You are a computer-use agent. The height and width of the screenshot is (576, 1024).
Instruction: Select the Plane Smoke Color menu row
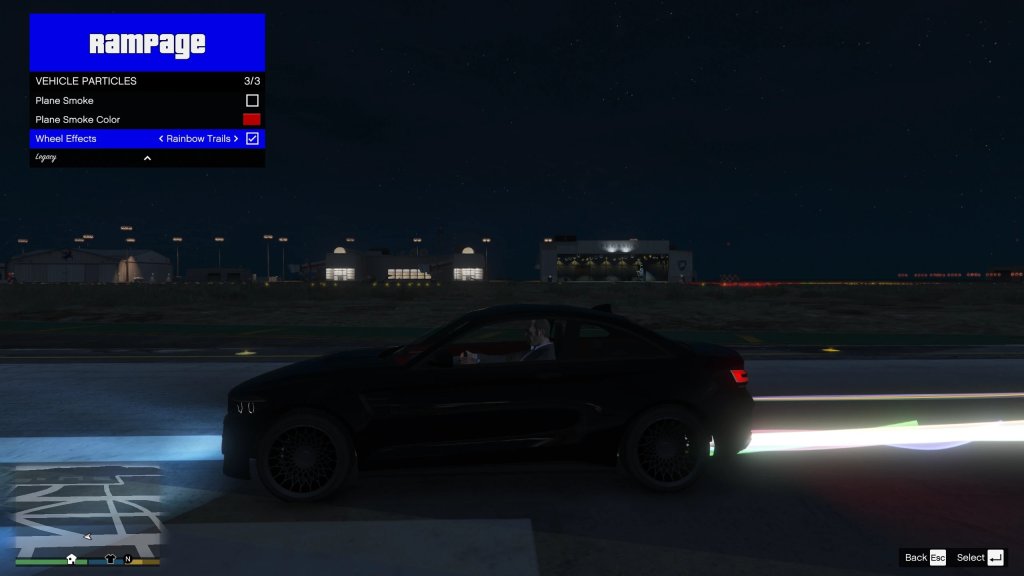click(120, 120)
